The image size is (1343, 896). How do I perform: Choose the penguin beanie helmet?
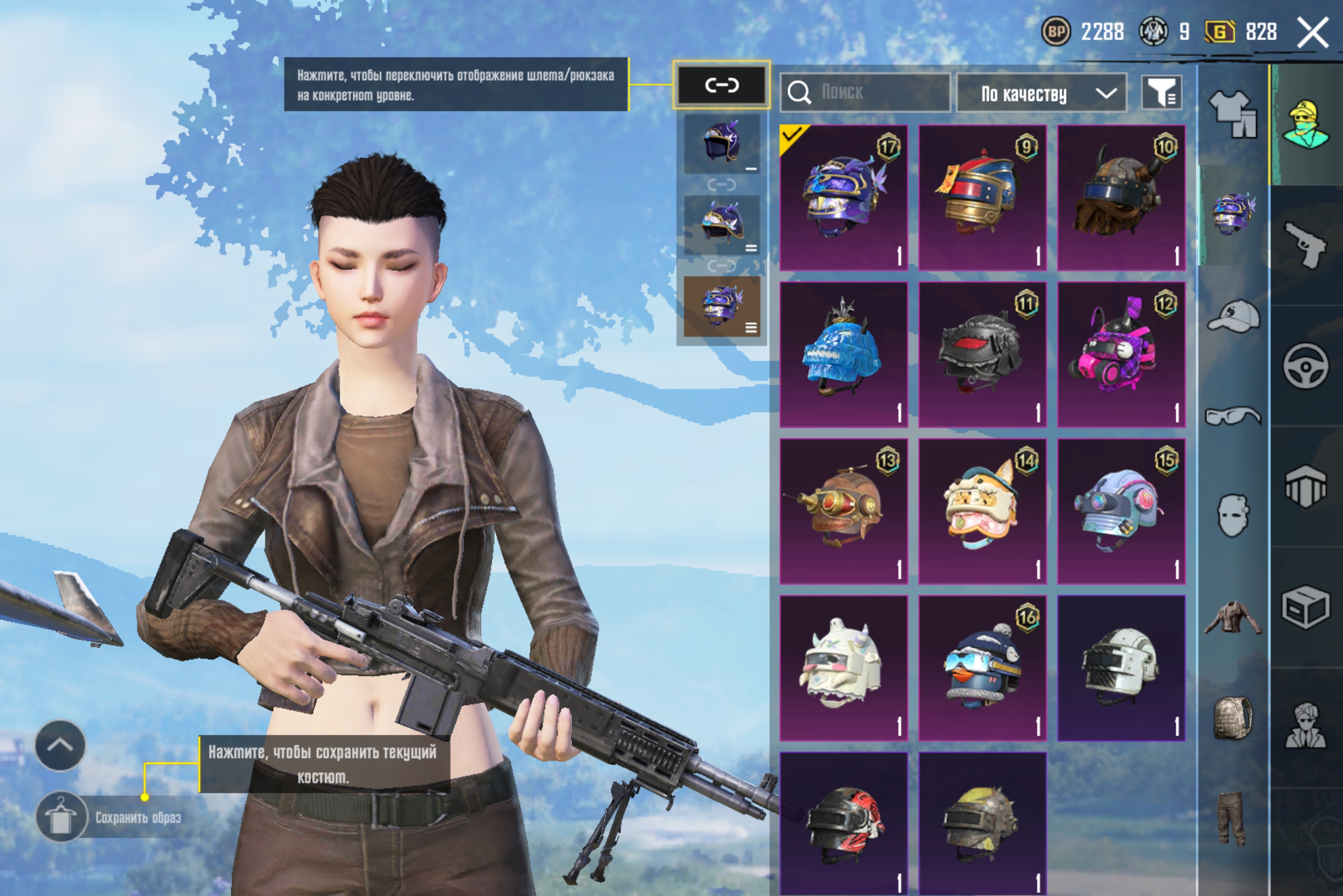pos(982,668)
